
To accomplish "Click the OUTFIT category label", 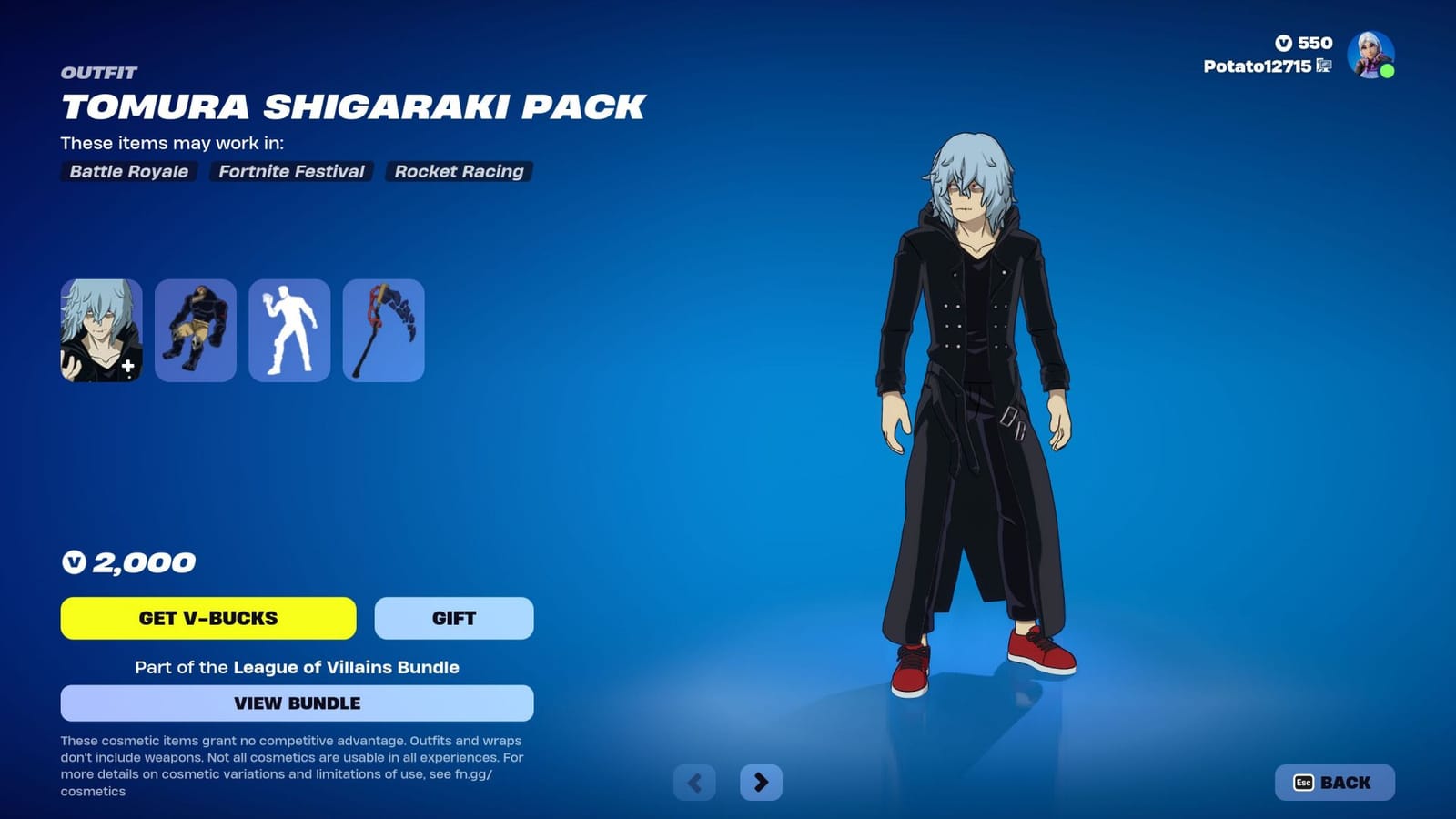I will pyautogui.click(x=98, y=73).
